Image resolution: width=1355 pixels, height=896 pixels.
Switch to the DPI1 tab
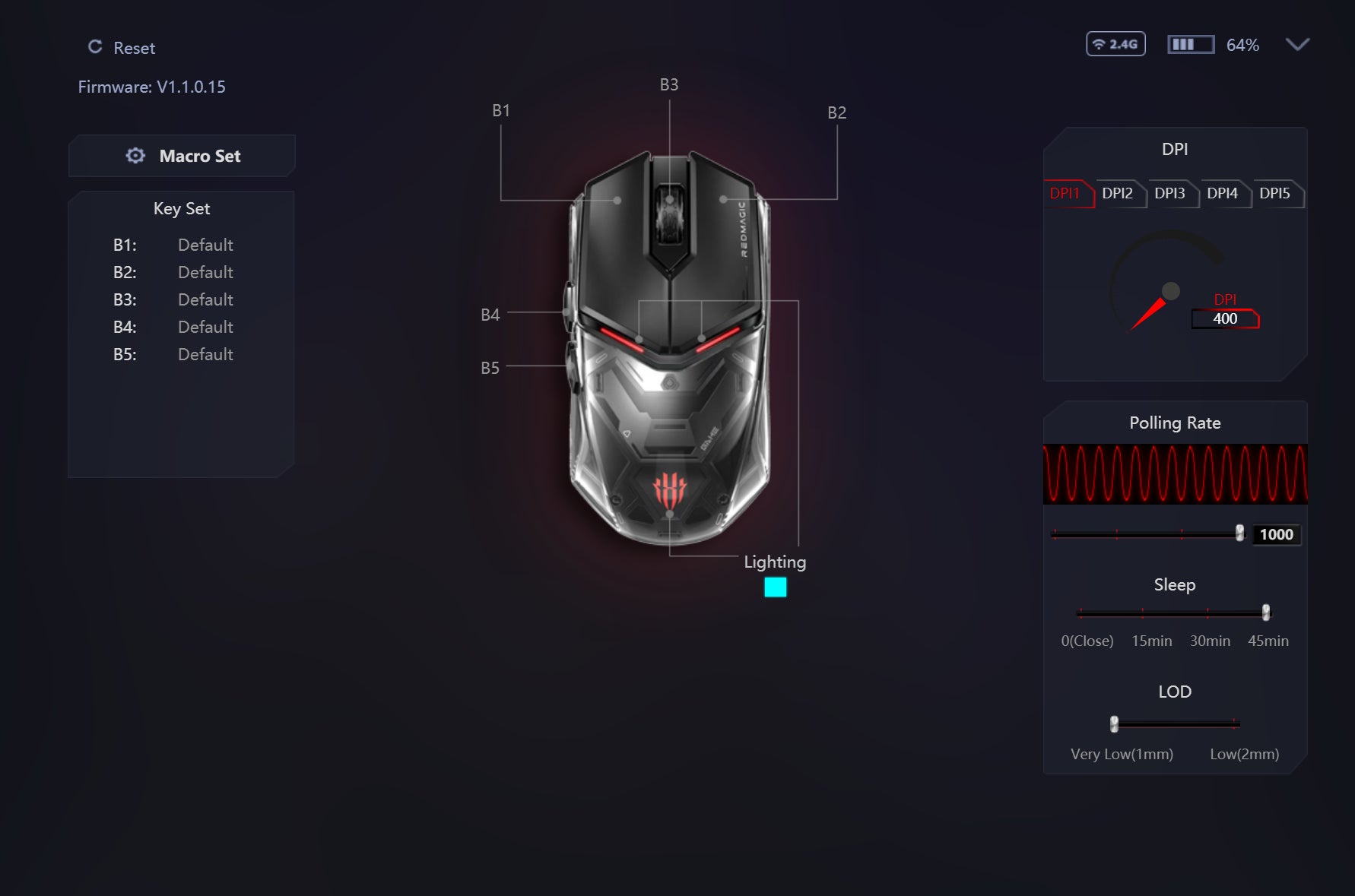click(x=1065, y=193)
